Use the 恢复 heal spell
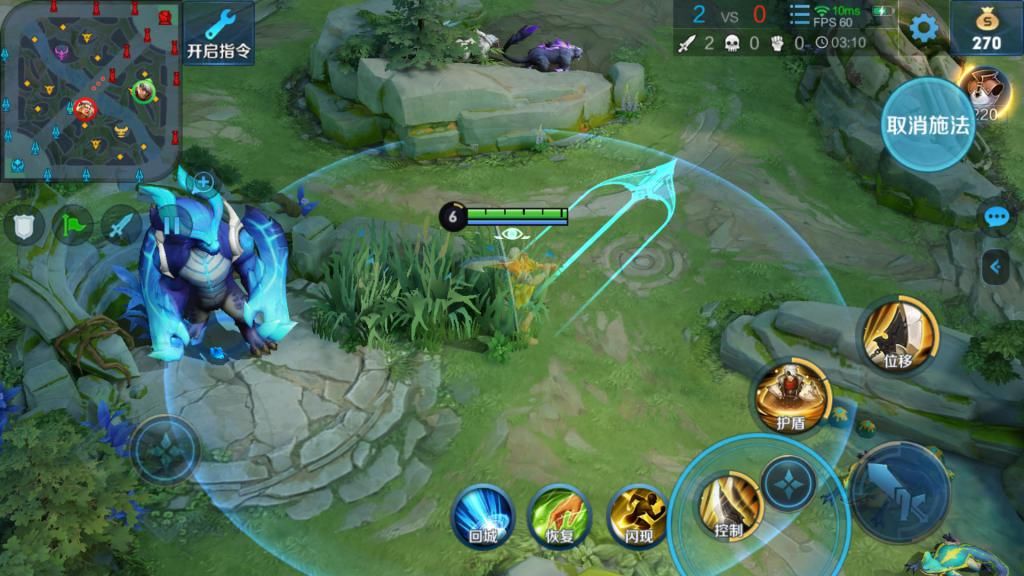 560,515
